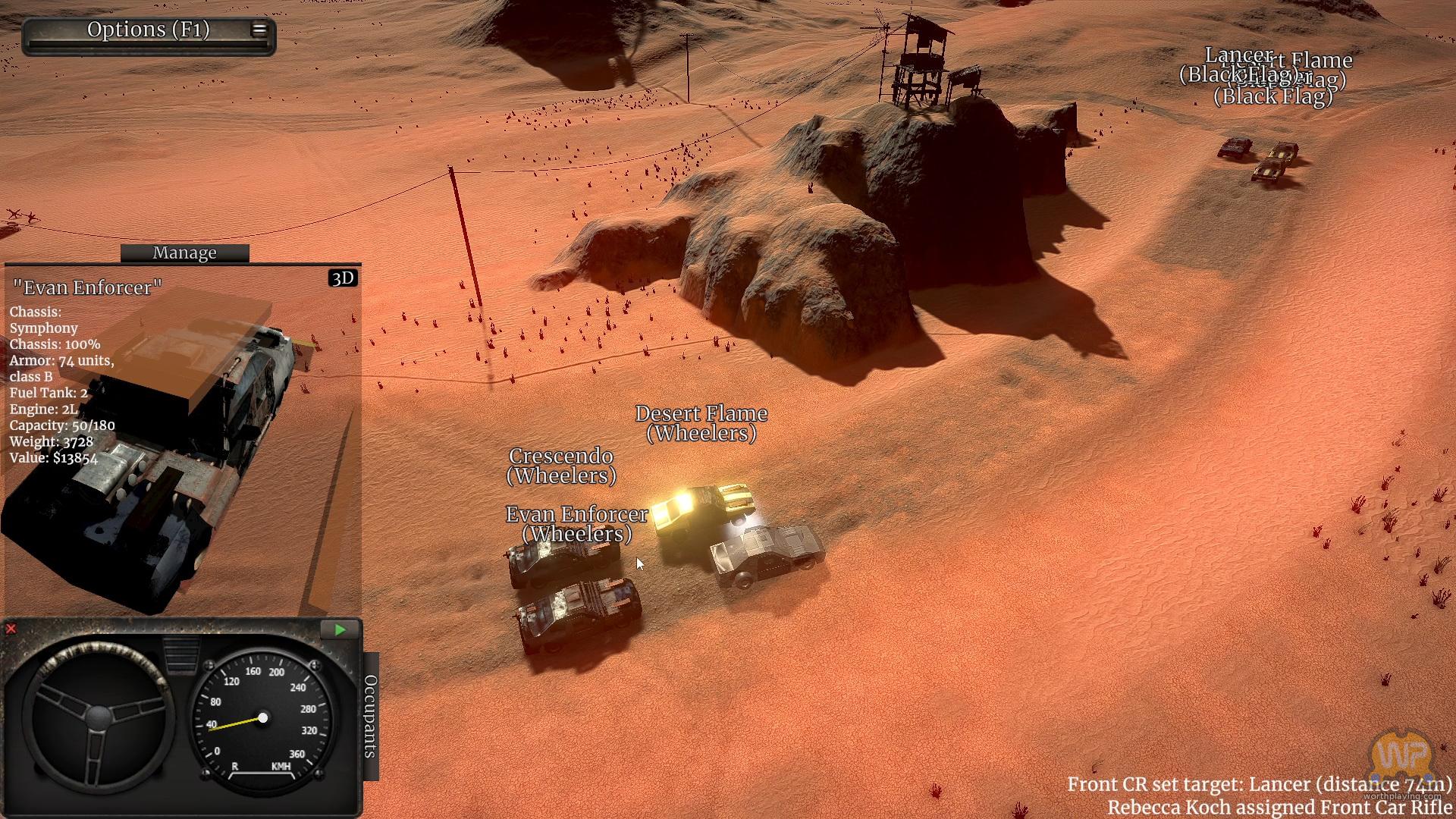Close the dashboard with the red X
This screenshot has width=1456, height=819.
[11, 629]
